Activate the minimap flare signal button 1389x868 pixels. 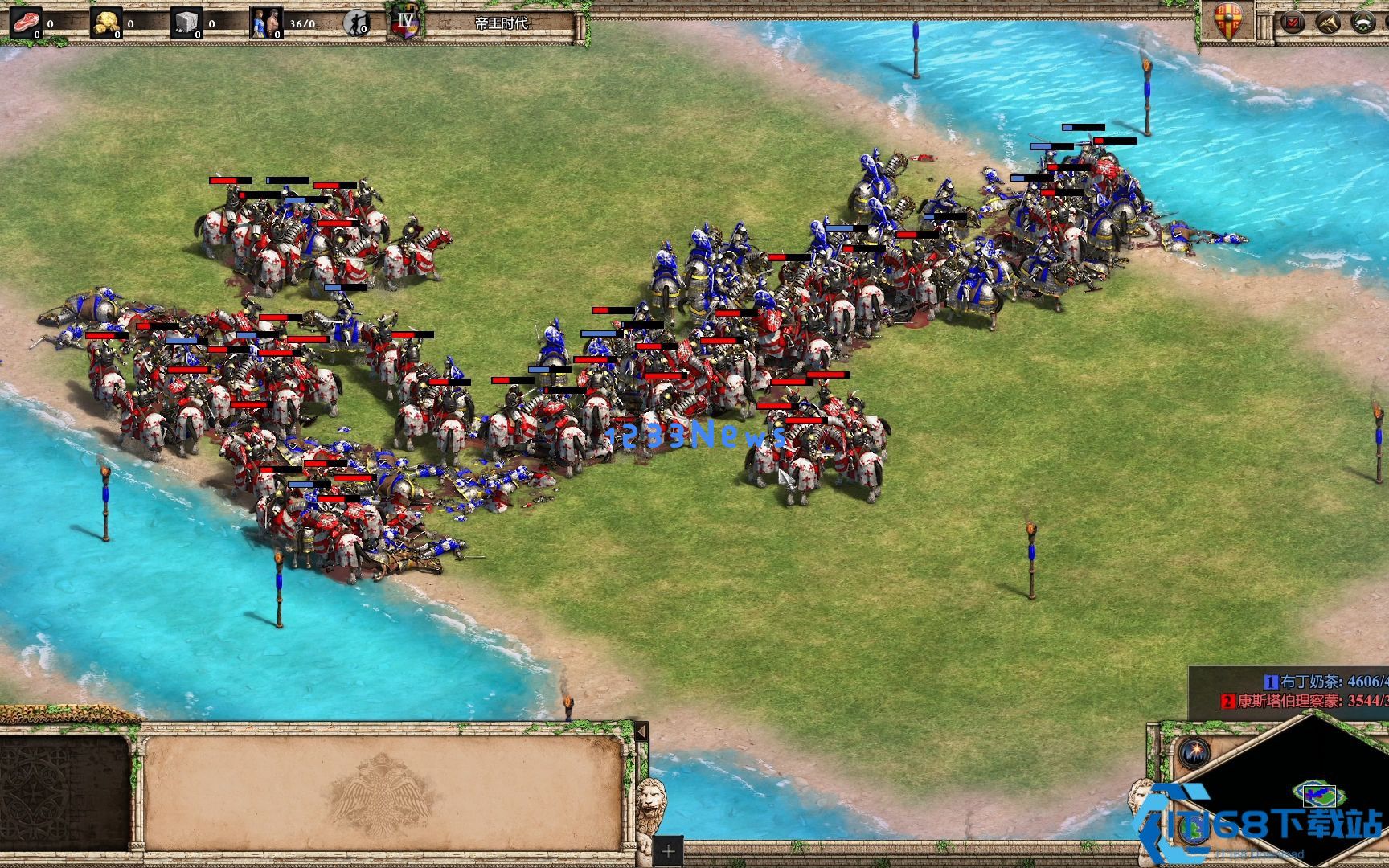click(1194, 752)
